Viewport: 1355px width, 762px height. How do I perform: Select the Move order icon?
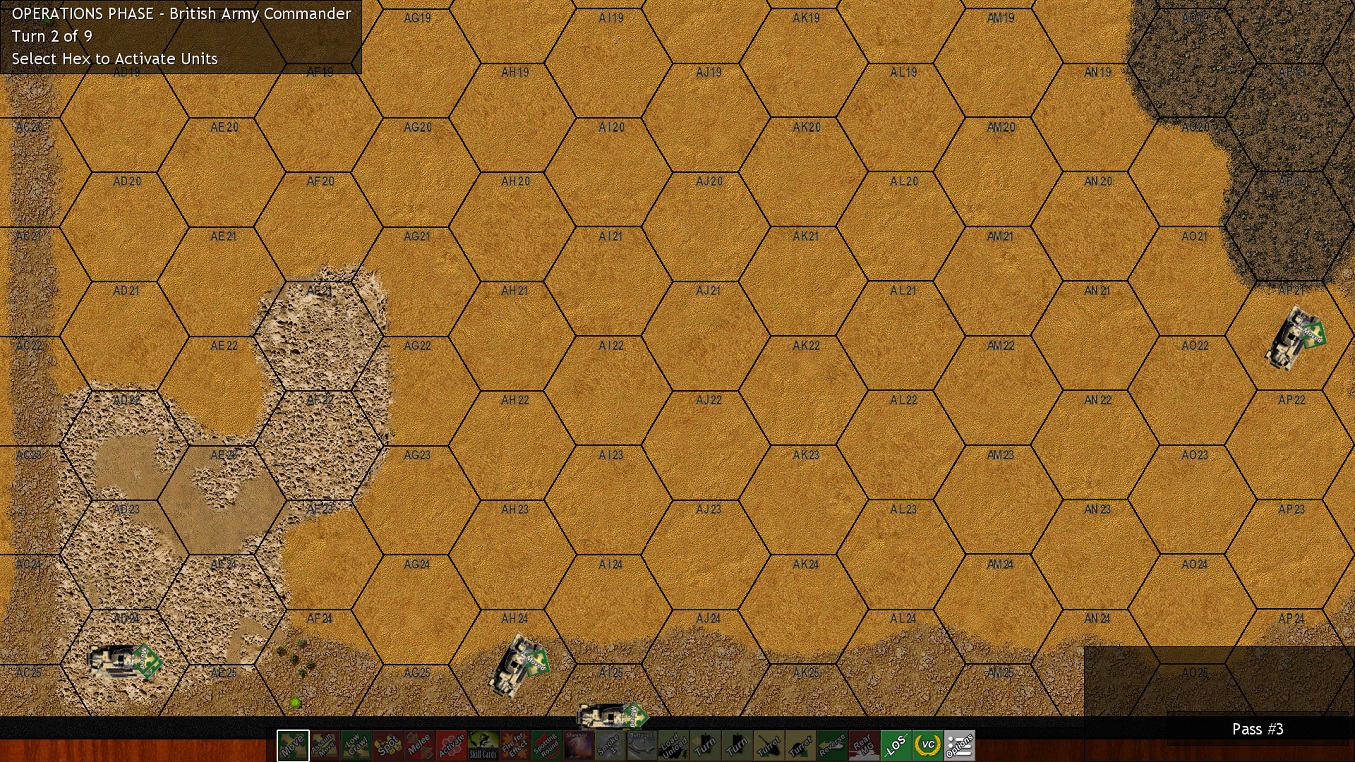tap(292, 745)
